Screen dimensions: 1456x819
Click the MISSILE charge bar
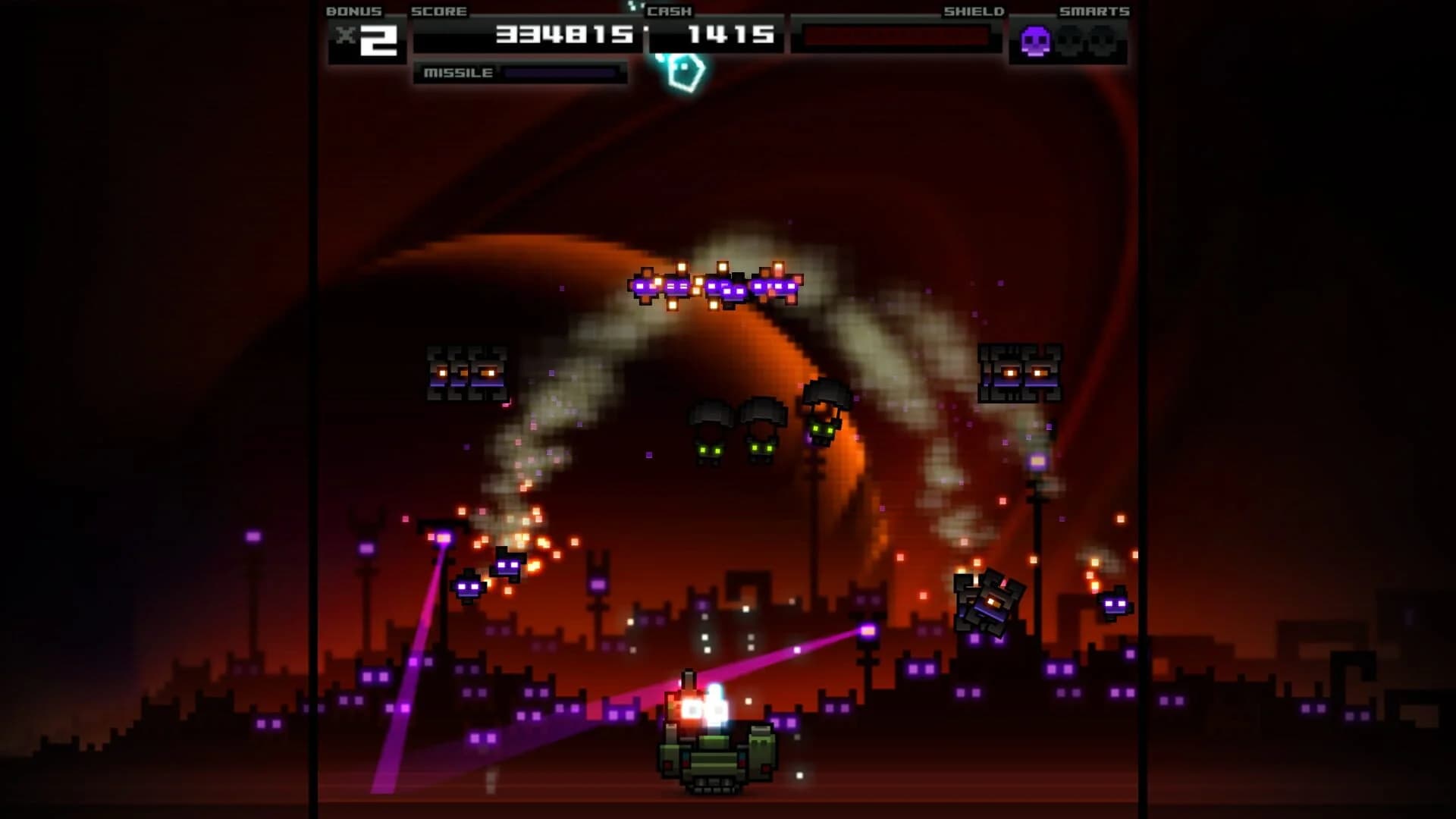[561, 74]
